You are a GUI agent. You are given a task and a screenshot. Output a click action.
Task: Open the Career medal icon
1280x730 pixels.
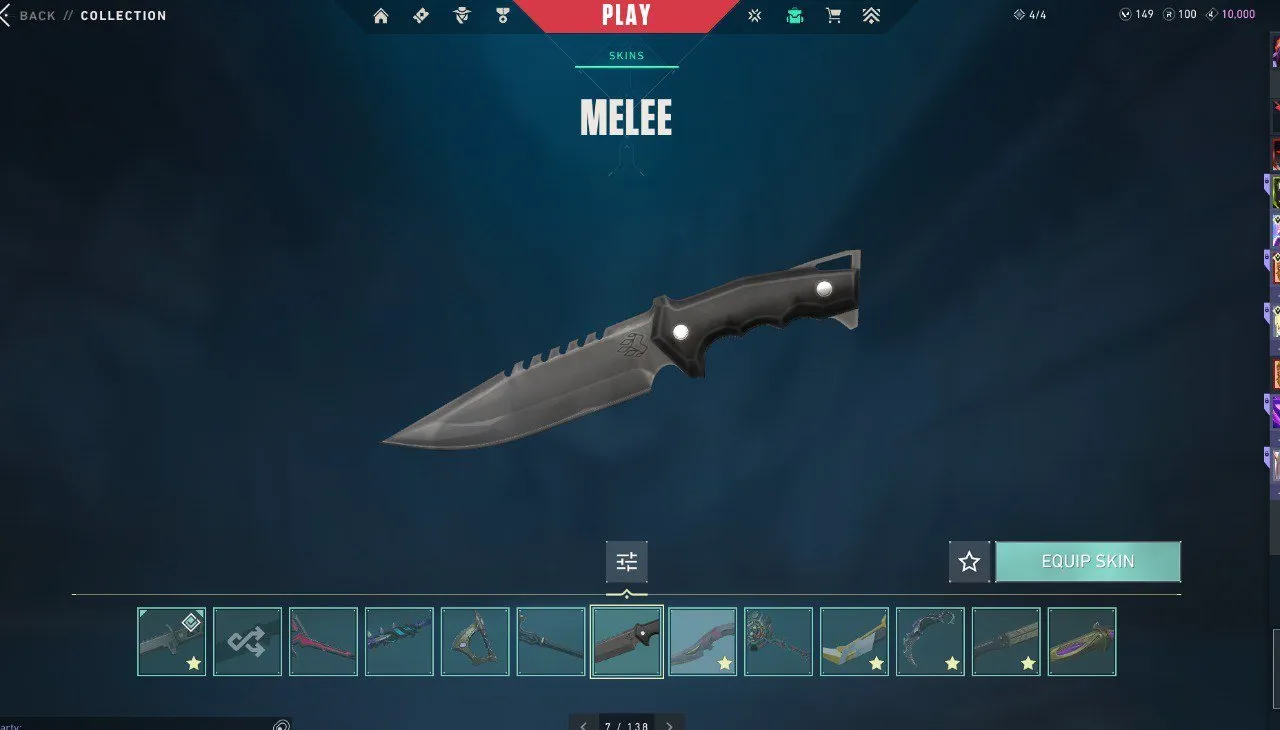click(x=502, y=15)
